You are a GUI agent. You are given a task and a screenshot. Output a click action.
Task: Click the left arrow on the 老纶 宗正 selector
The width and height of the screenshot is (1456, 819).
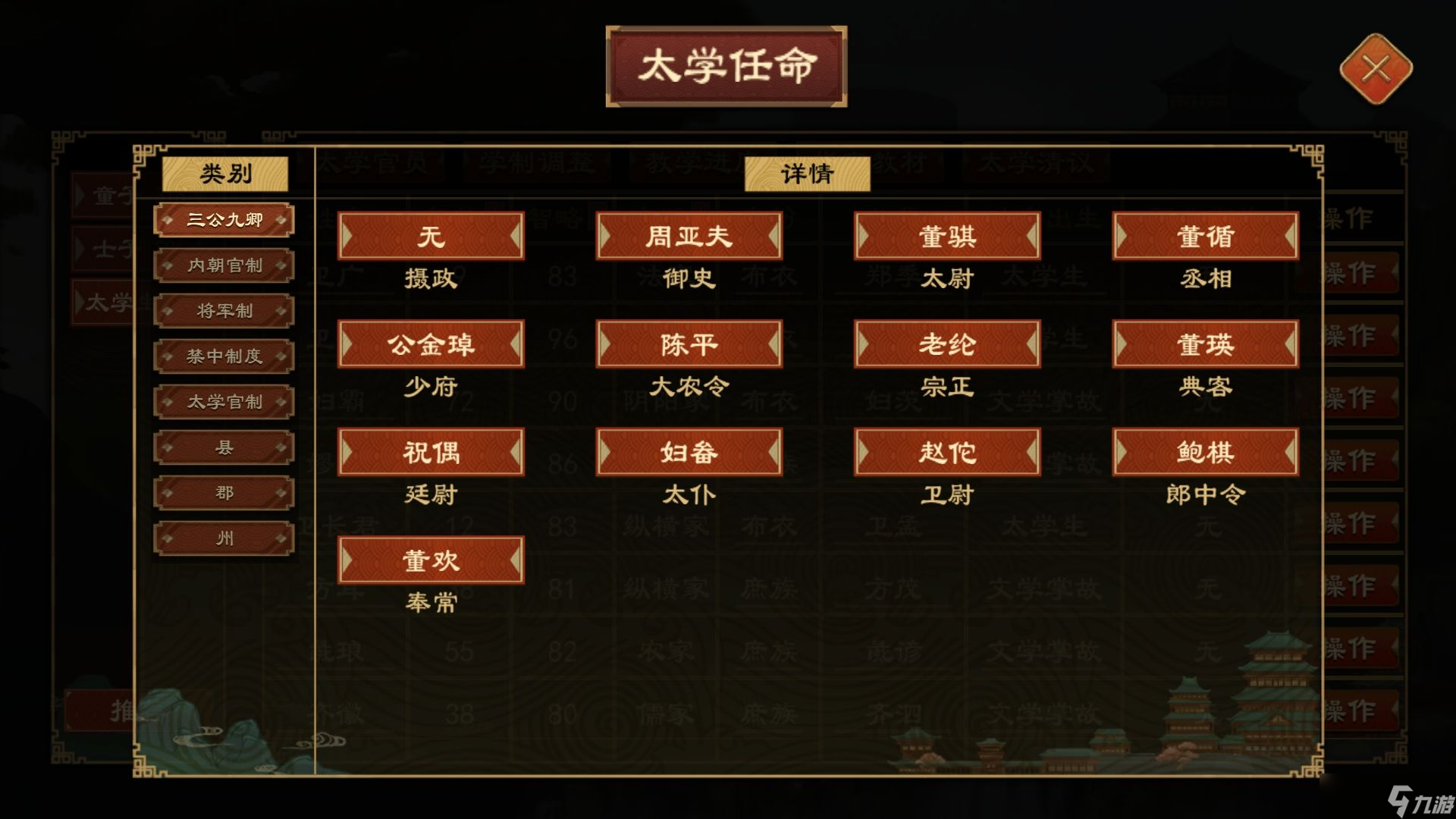click(864, 344)
